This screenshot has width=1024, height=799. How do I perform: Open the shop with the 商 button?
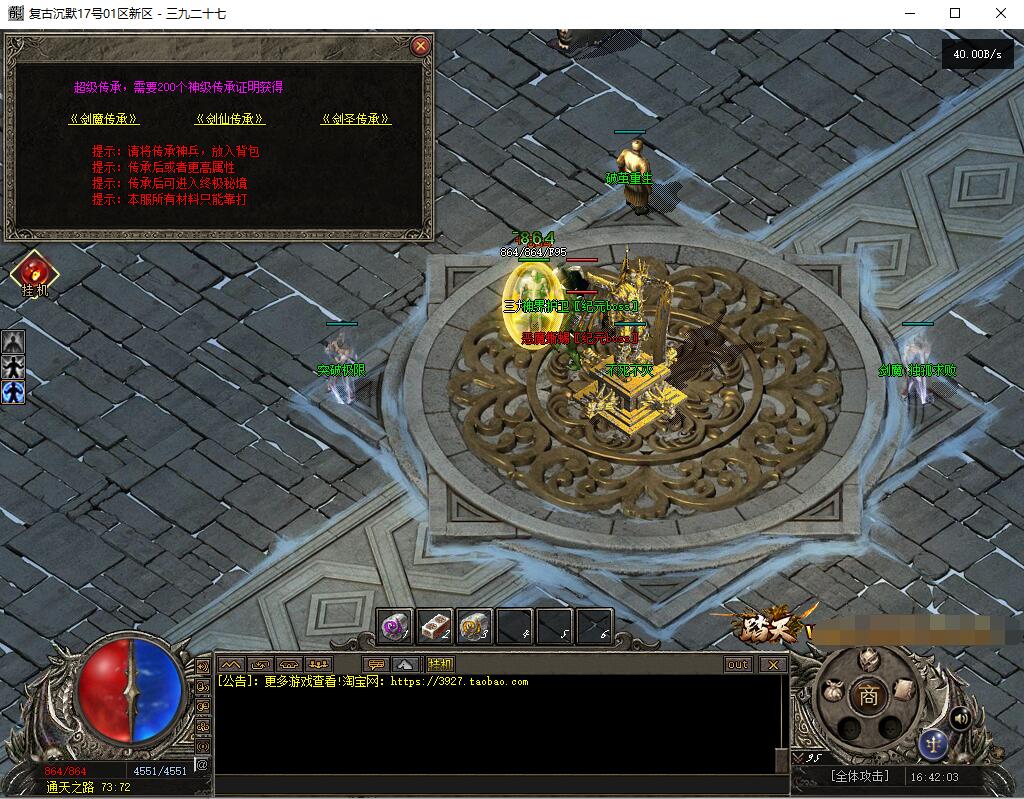click(868, 697)
